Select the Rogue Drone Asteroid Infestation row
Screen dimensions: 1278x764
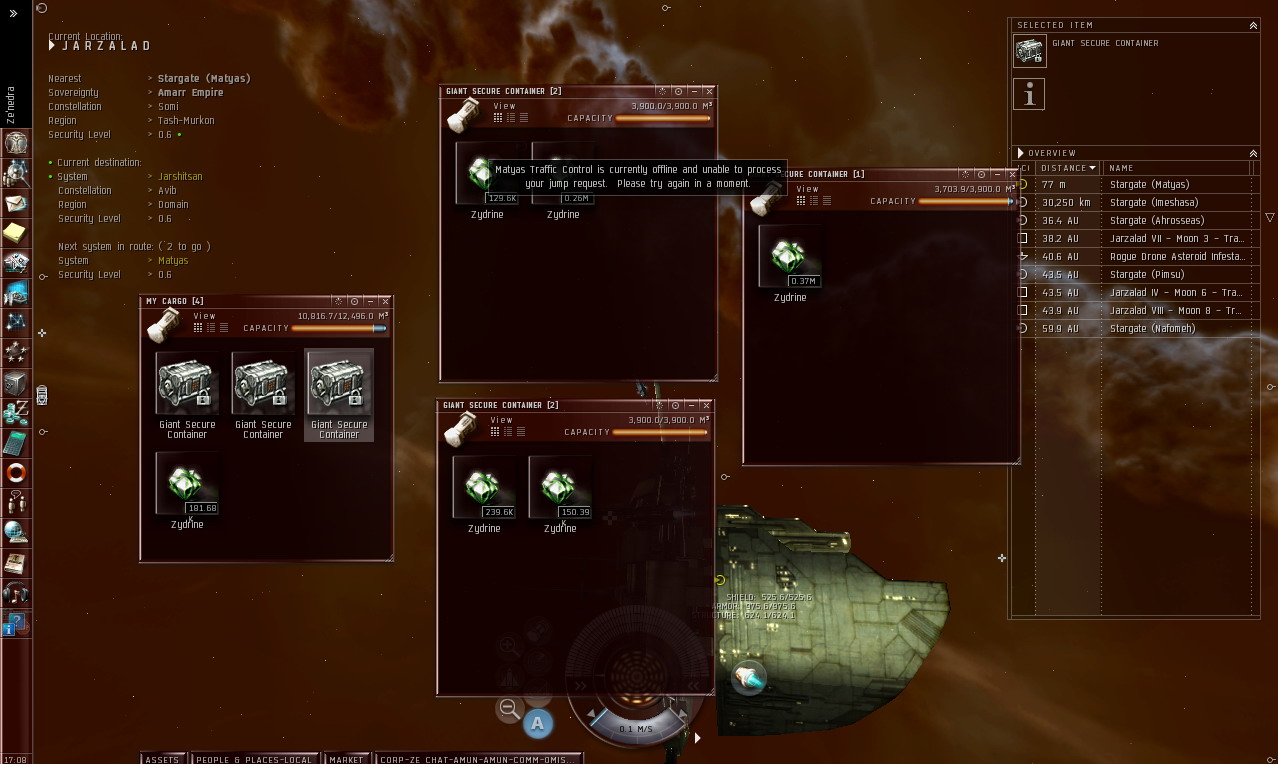click(x=1175, y=257)
